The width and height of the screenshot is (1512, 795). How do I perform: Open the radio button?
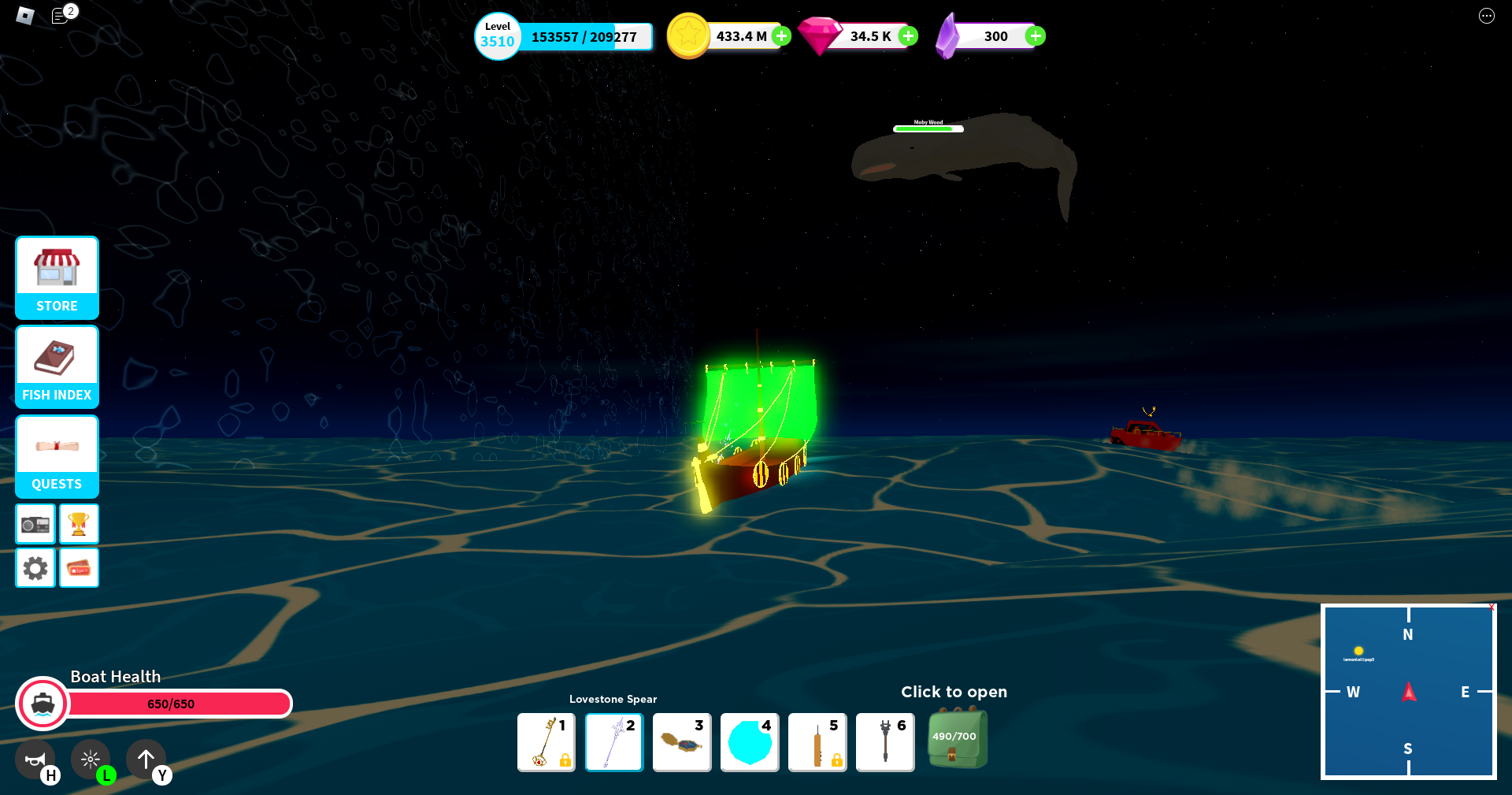click(x=35, y=524)
